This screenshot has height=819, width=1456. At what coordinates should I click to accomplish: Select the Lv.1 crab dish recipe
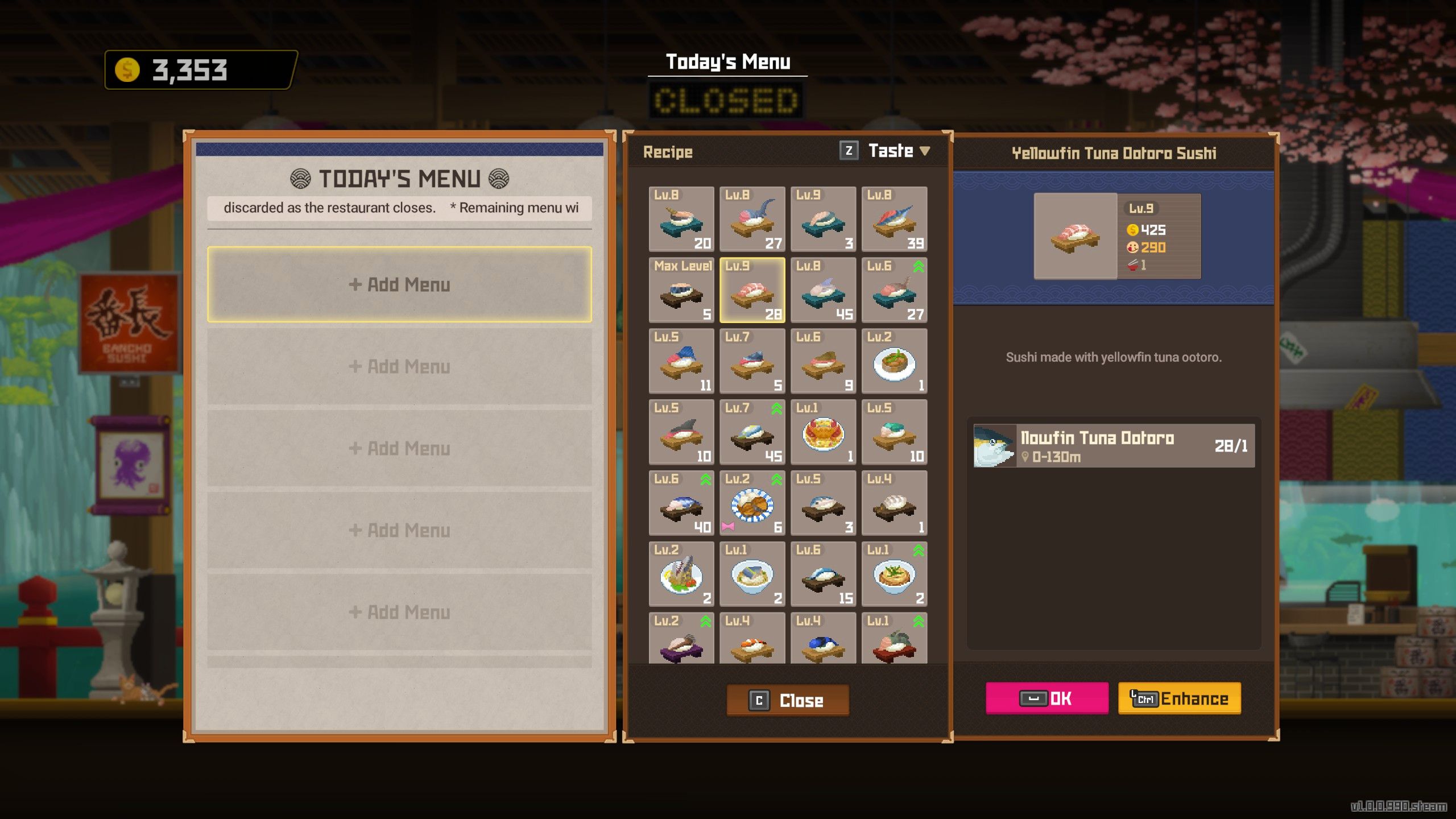pos(823,431)
